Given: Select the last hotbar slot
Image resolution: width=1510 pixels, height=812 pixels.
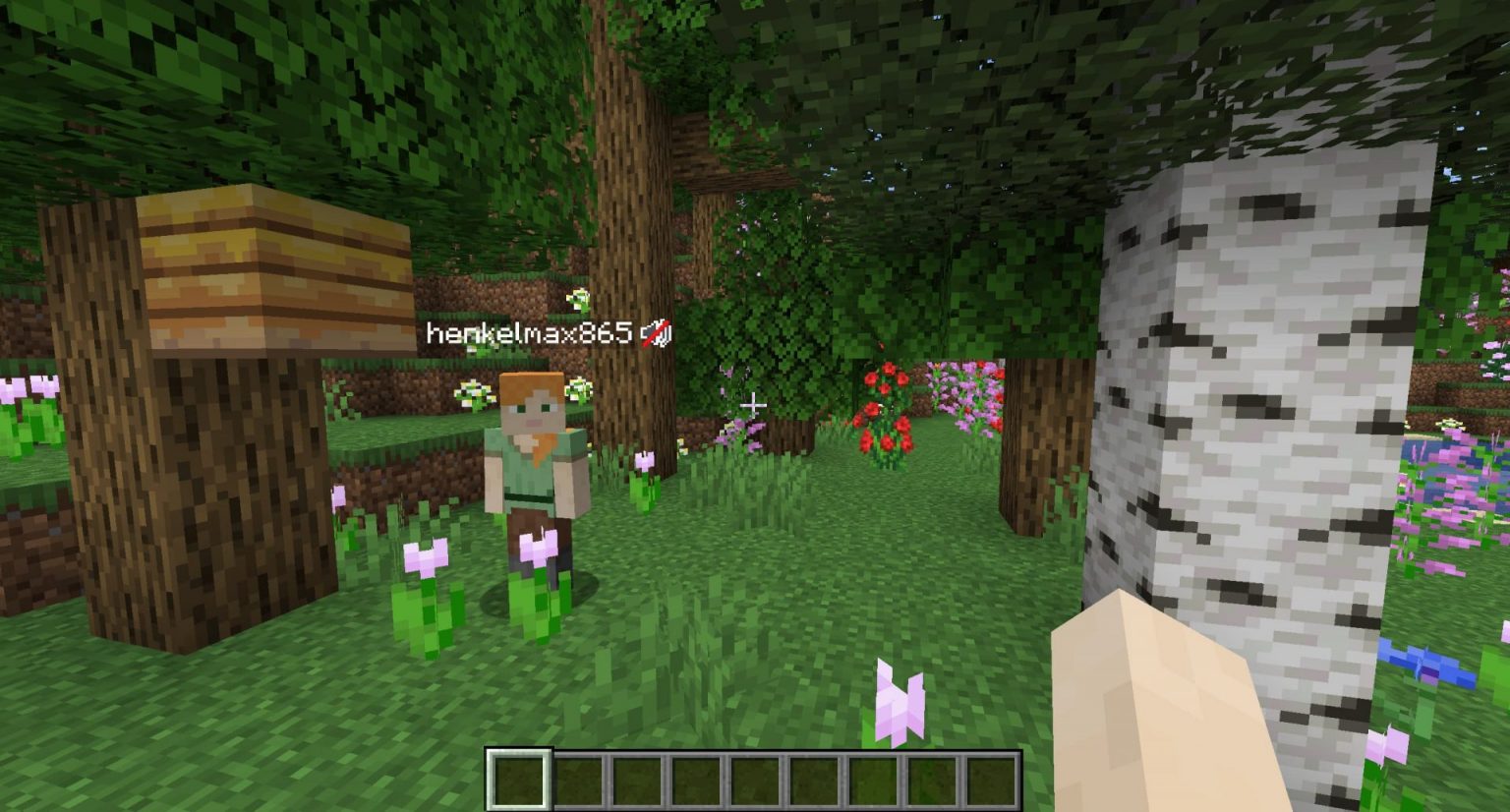Looking at the screenshot, I should coord(993,777).
